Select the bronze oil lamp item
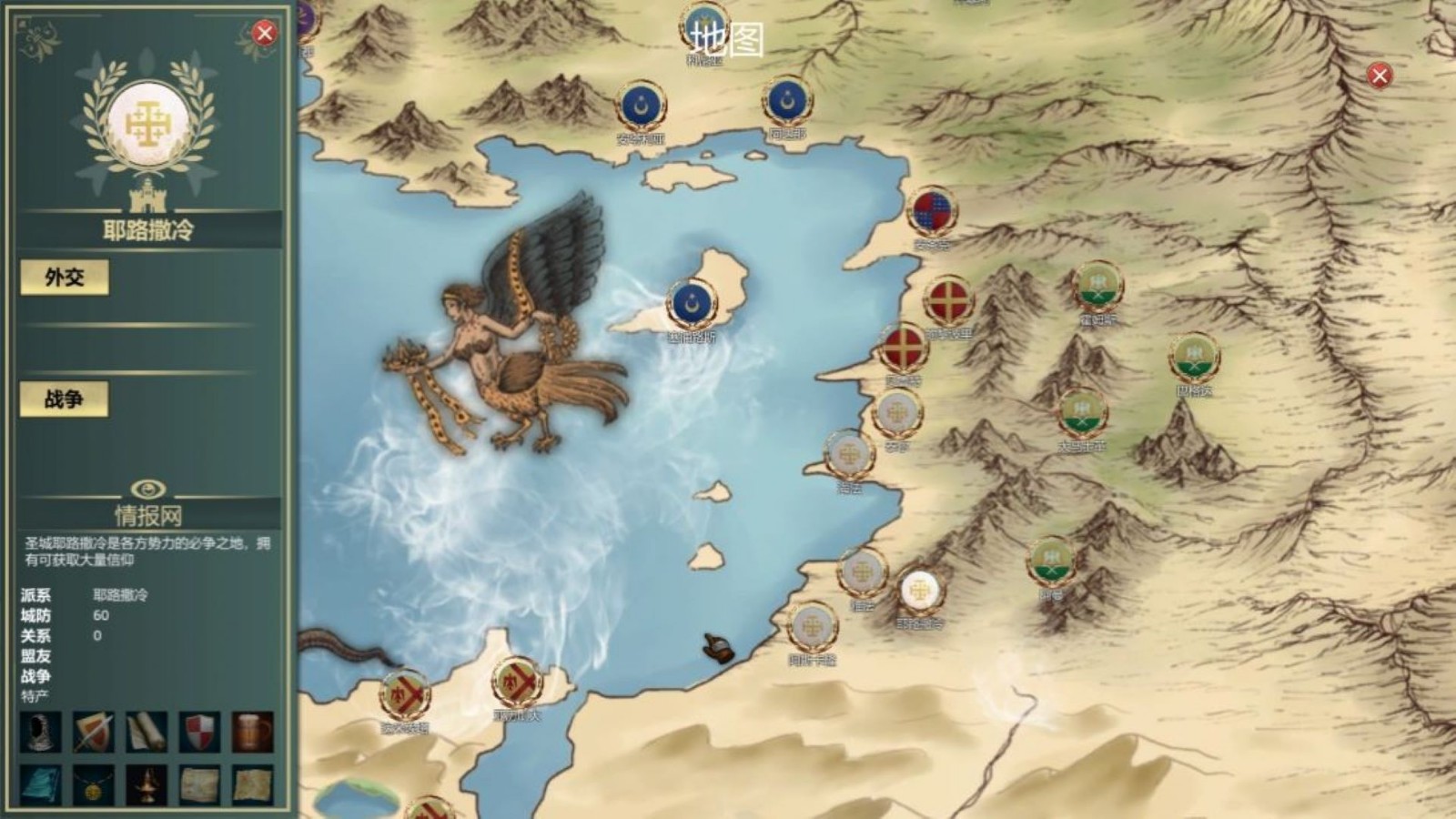1456x819 pixels. click(147, 784)
